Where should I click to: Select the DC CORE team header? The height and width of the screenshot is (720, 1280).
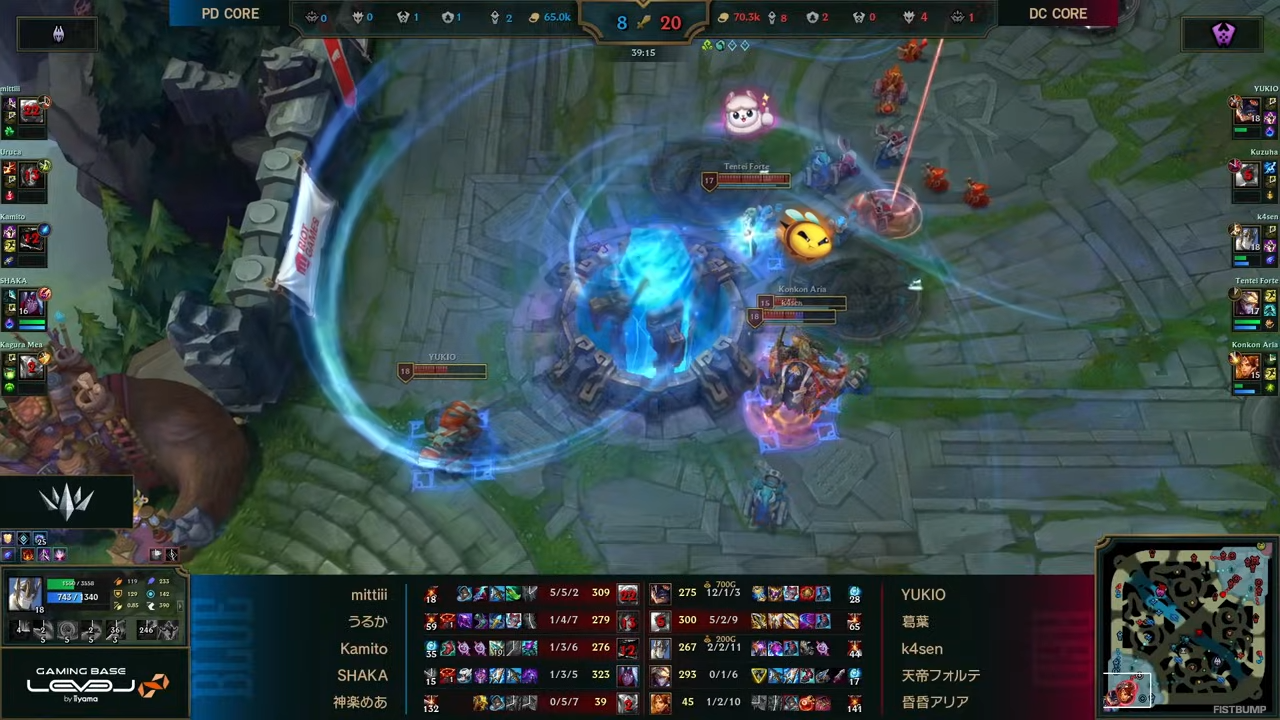click(1058, 13)
